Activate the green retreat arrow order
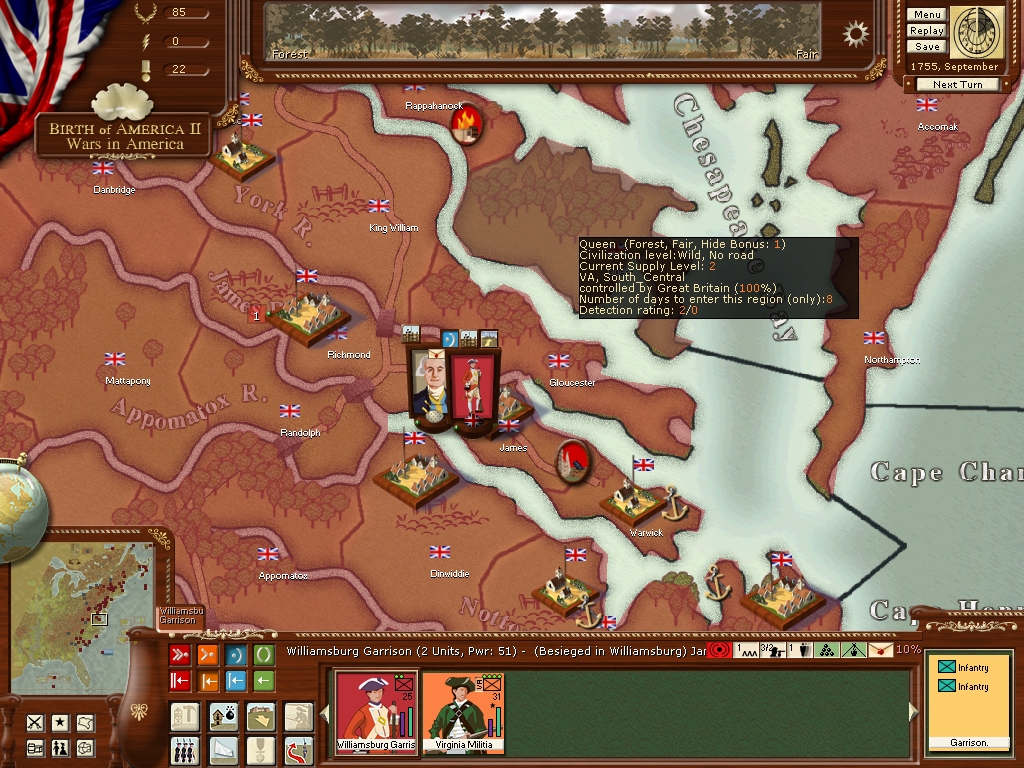 [x=264, y=682]
